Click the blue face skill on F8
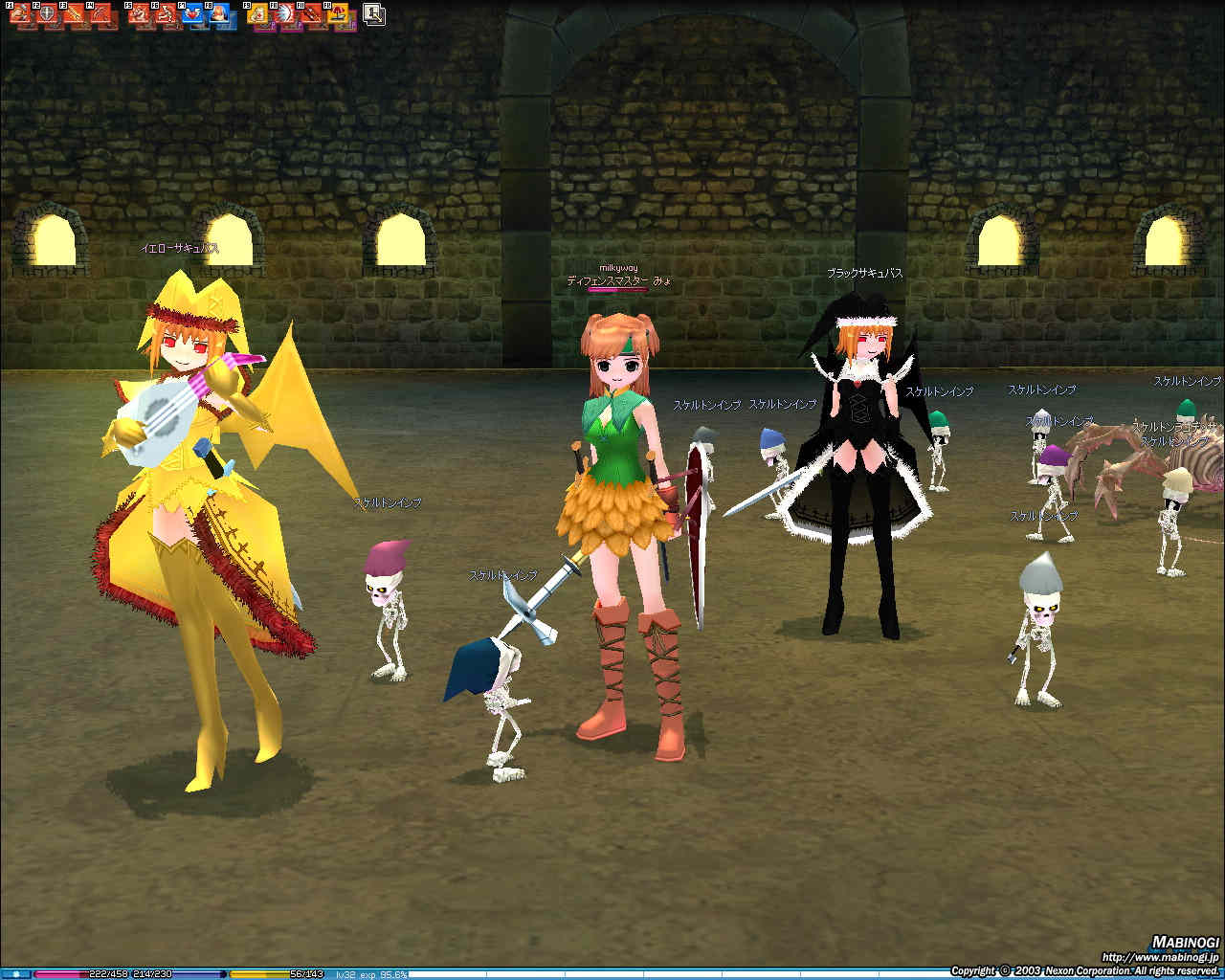Viewport: 1225px width, 980px height. point(222,16)
